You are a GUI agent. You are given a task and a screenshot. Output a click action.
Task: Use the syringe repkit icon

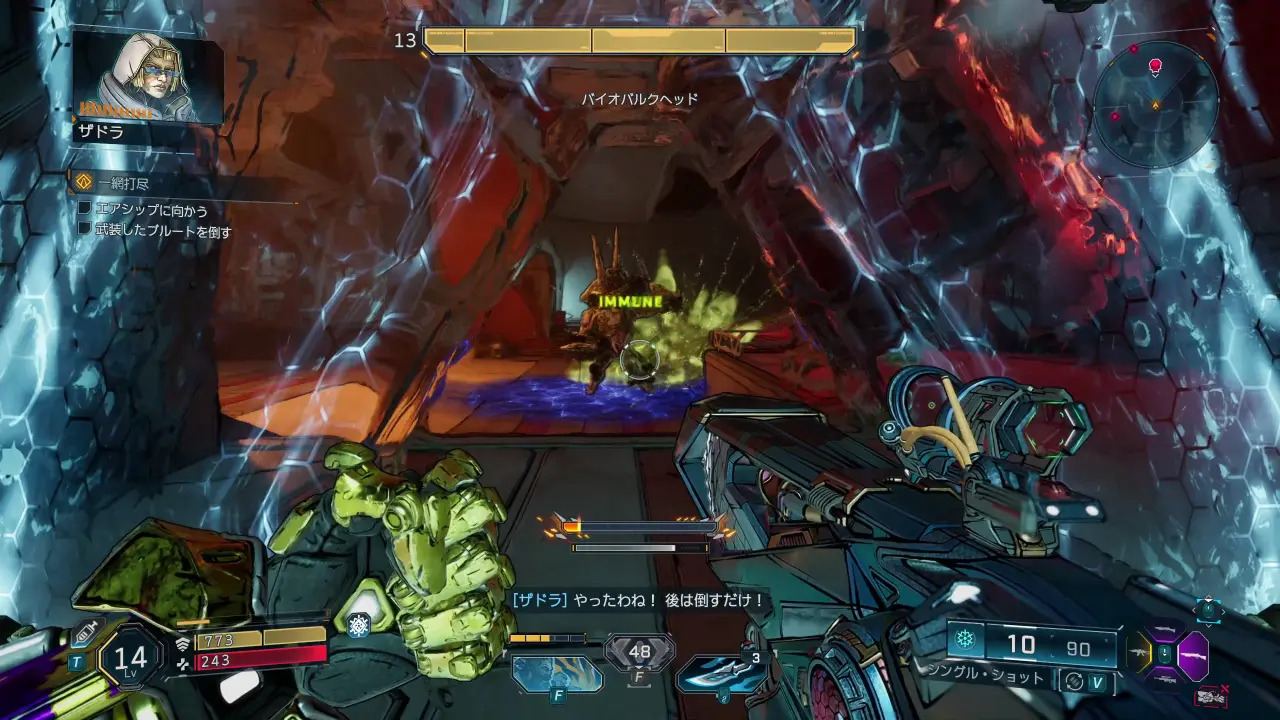click(x=87, y=632)
